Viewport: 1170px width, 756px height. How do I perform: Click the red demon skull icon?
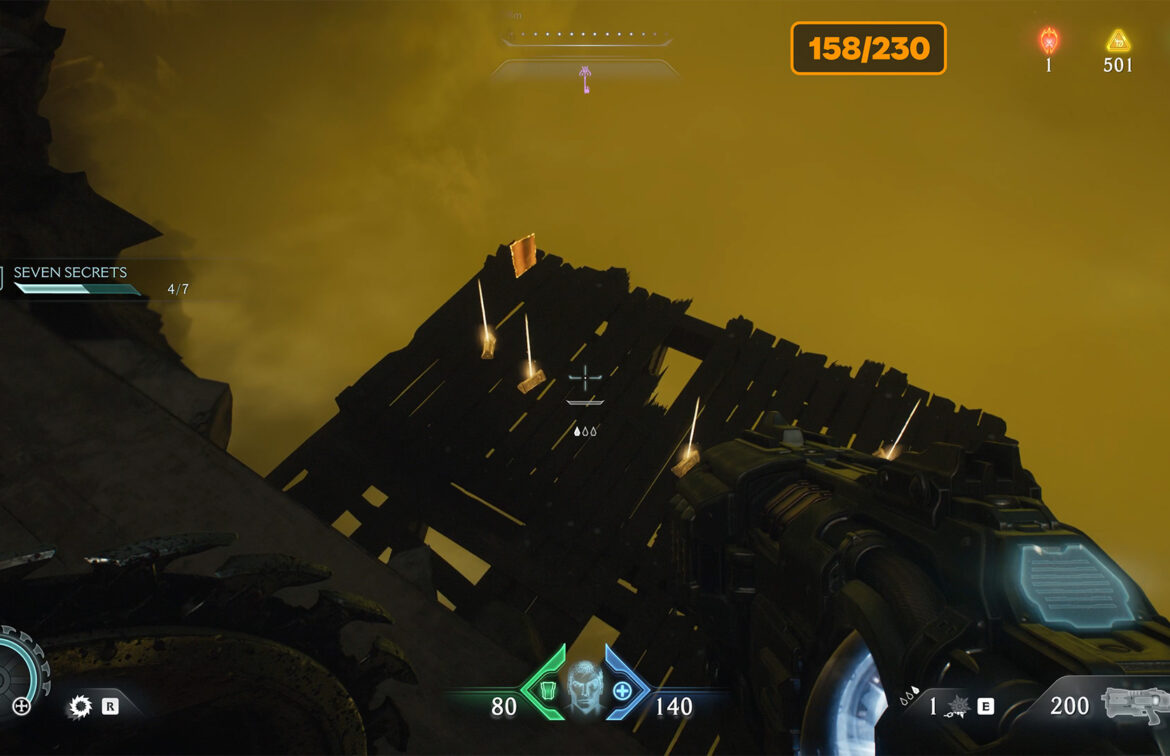pos(1049,41)
